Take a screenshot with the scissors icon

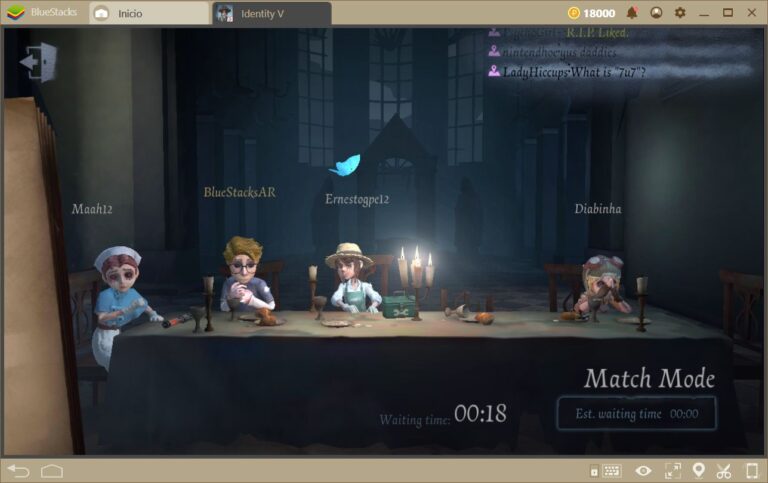tap(724, 470)
